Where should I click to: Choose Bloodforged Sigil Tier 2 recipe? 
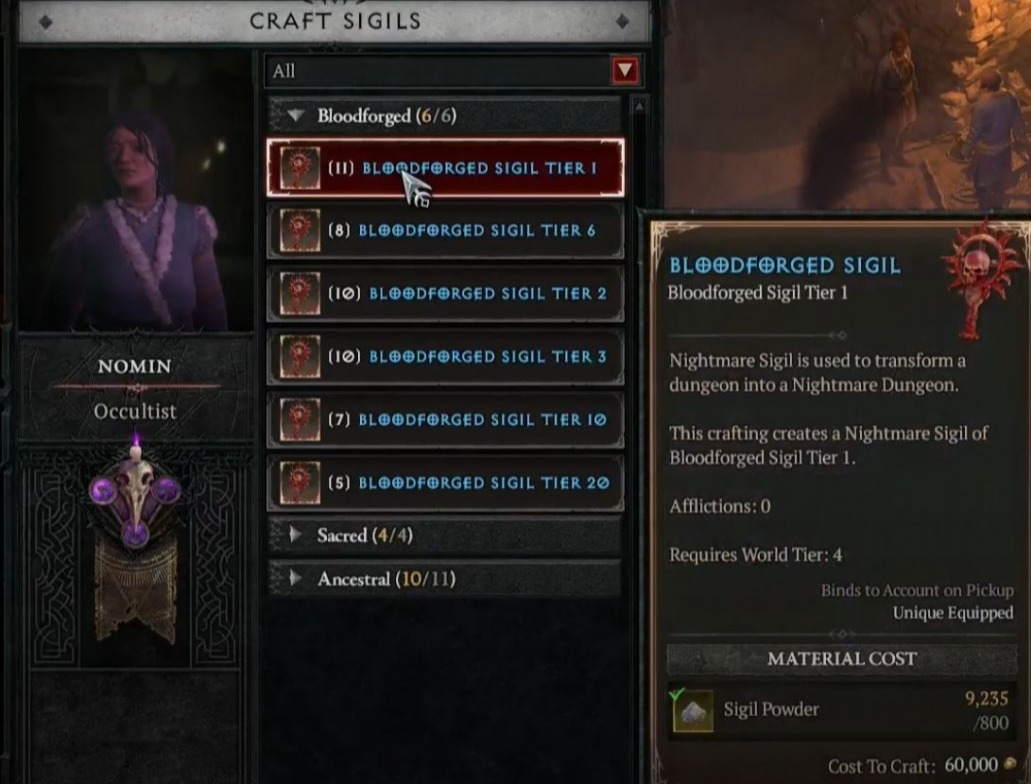coord(446,294)
